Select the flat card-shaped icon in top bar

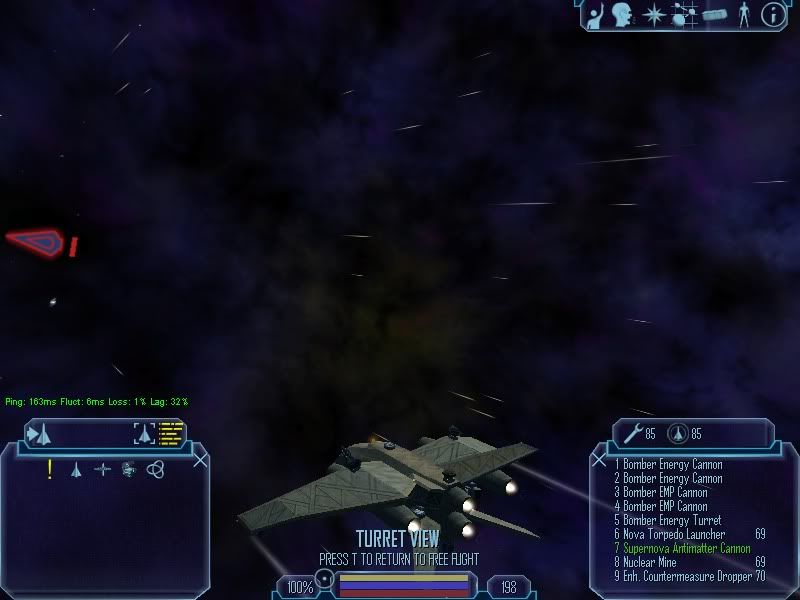(714, 15)
